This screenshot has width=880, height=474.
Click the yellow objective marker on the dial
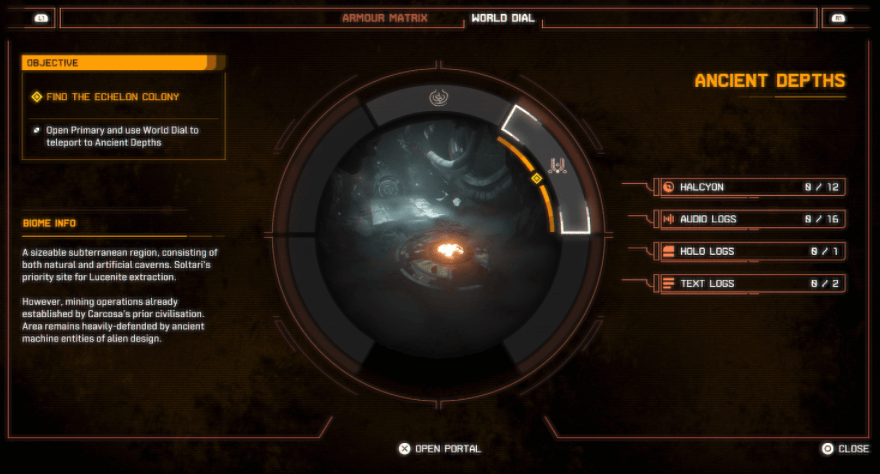tap(536, 178)
